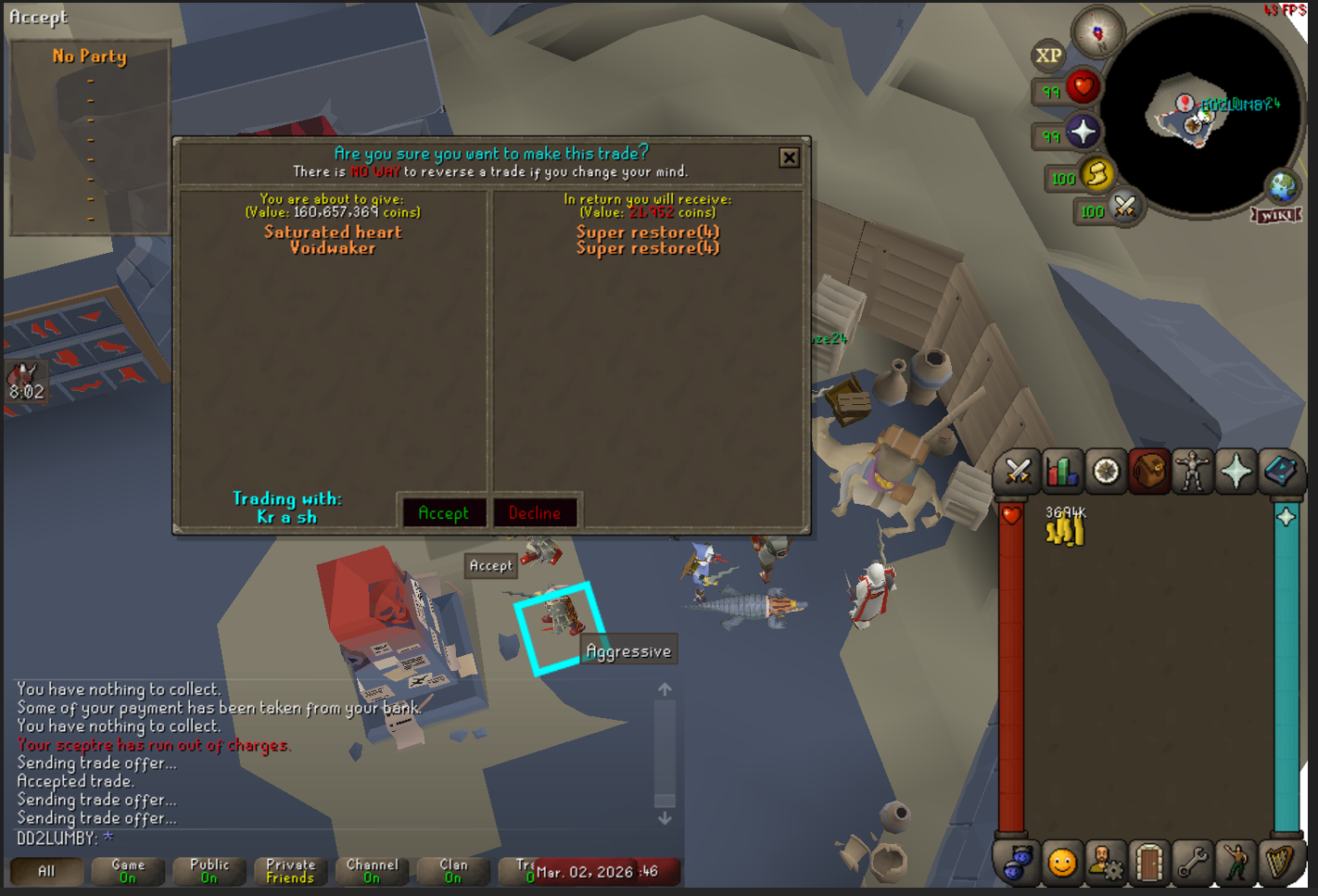The height and width of the screenshot is (896, 1318).
Task: Open the world map globe
Action: coord(1283,186)
